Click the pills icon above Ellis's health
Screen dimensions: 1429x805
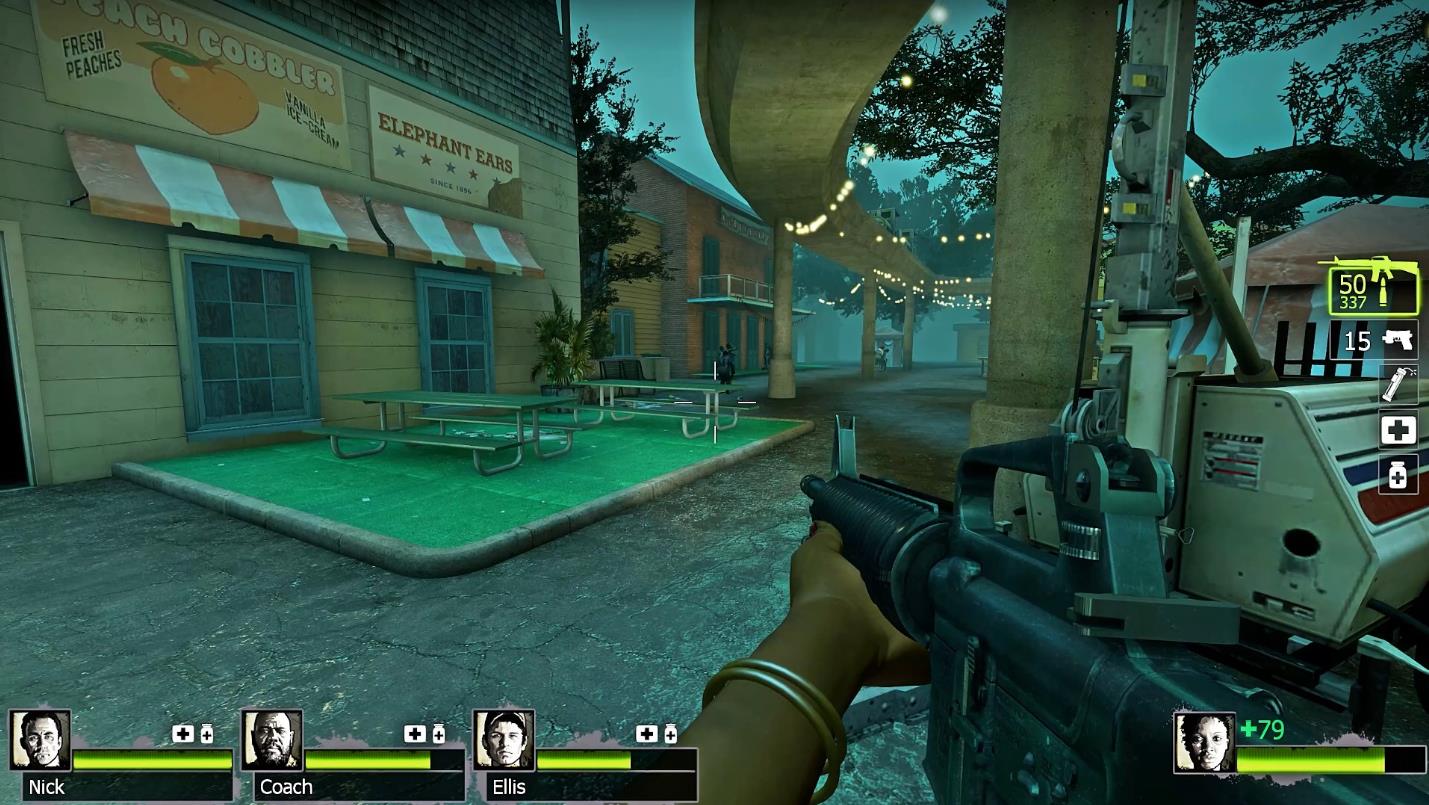tap(670, 735)
